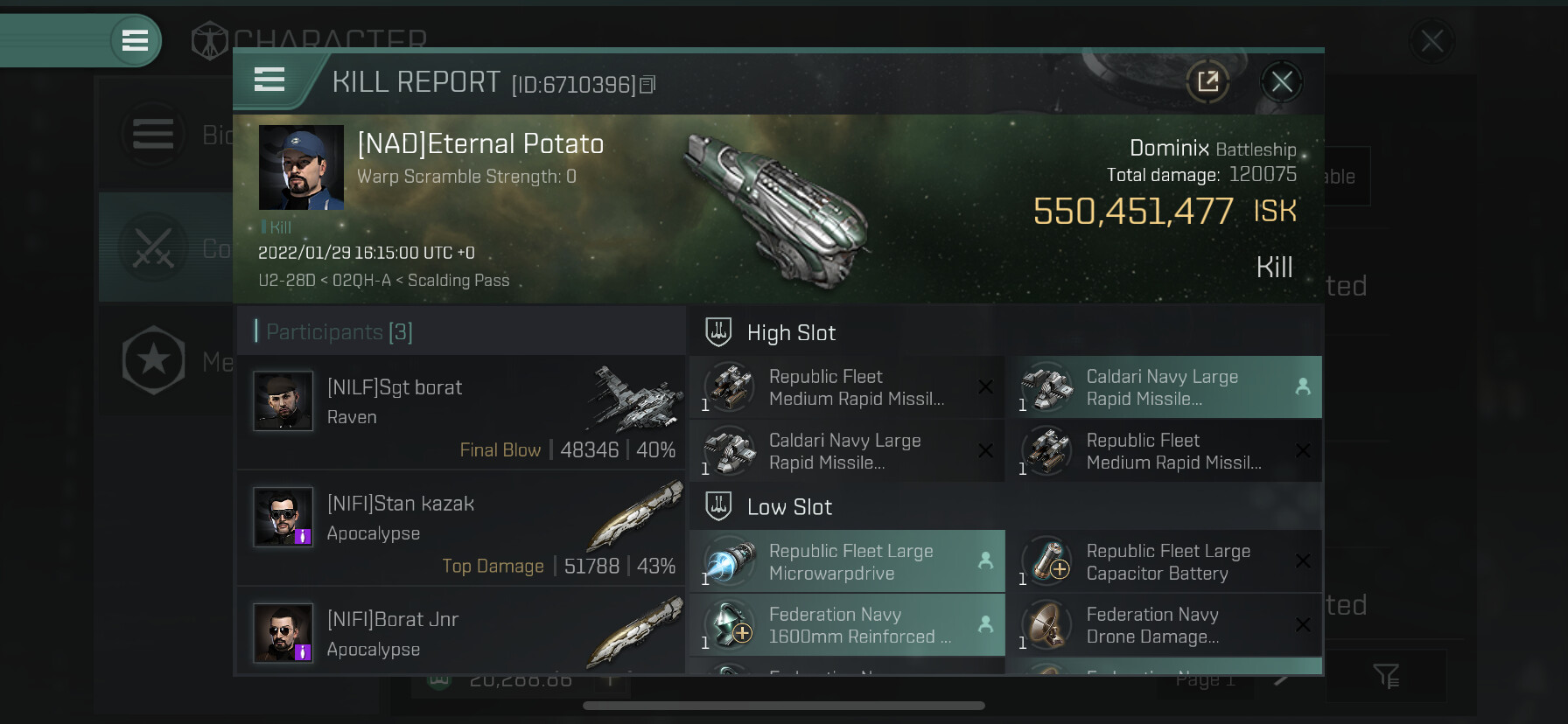View Eternal Potato's character portrait
This screenshot has width=1568, height=724.
(x=301, y=167)
